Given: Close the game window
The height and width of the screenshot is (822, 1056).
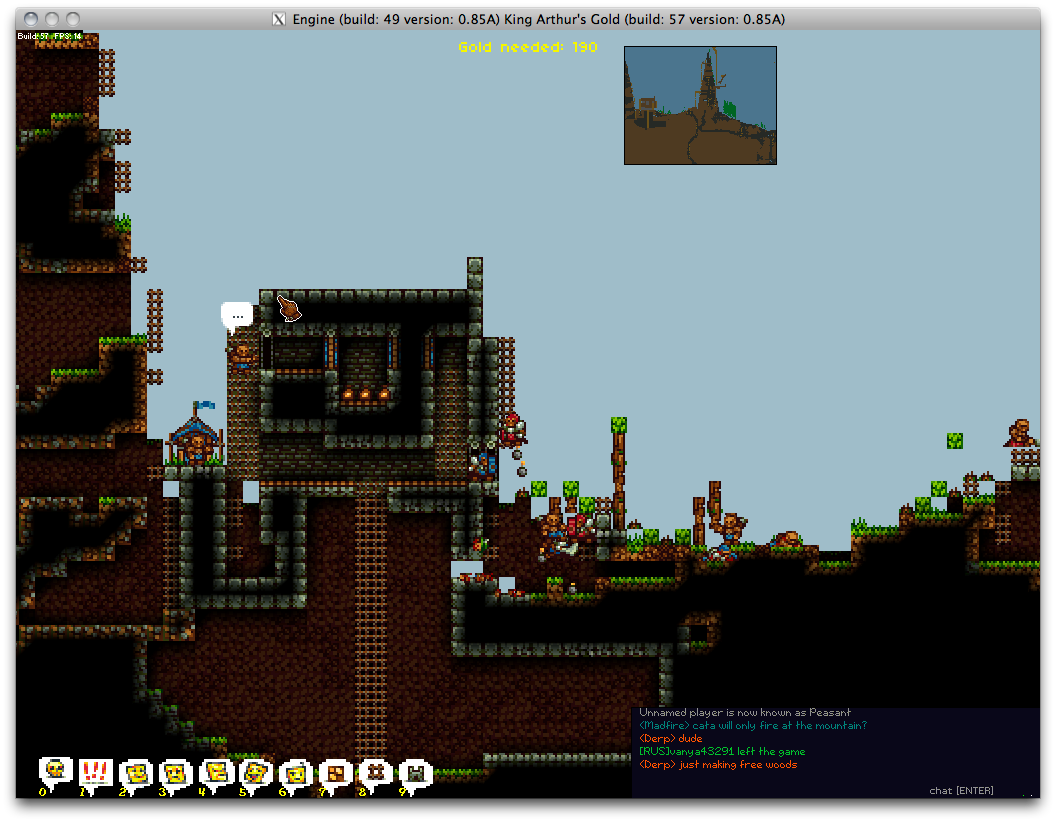Looking at the screenshot, I should pos(30,19).
